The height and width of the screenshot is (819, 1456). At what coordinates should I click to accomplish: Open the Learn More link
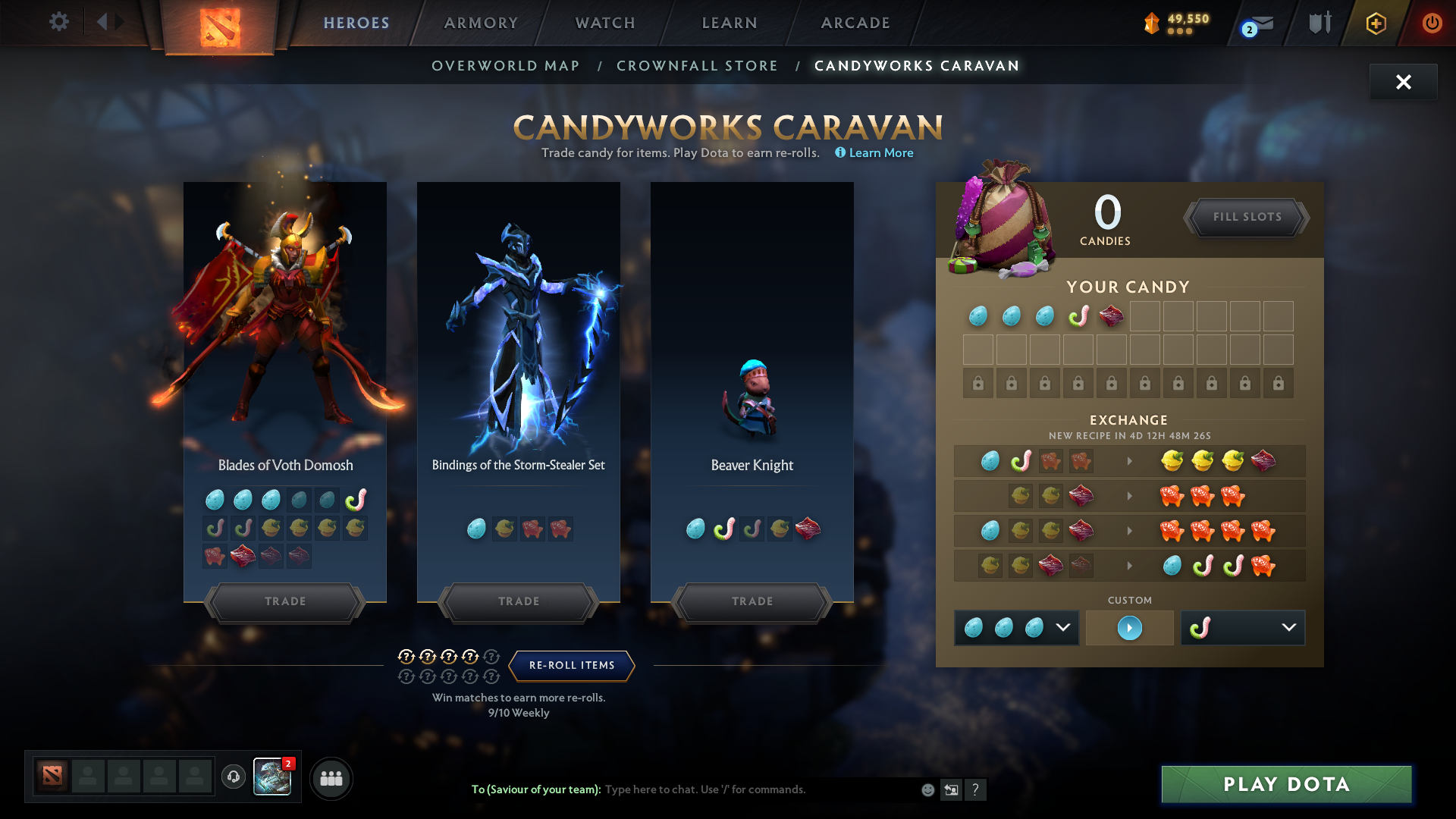pyautogui.click(x=880, y=152)
